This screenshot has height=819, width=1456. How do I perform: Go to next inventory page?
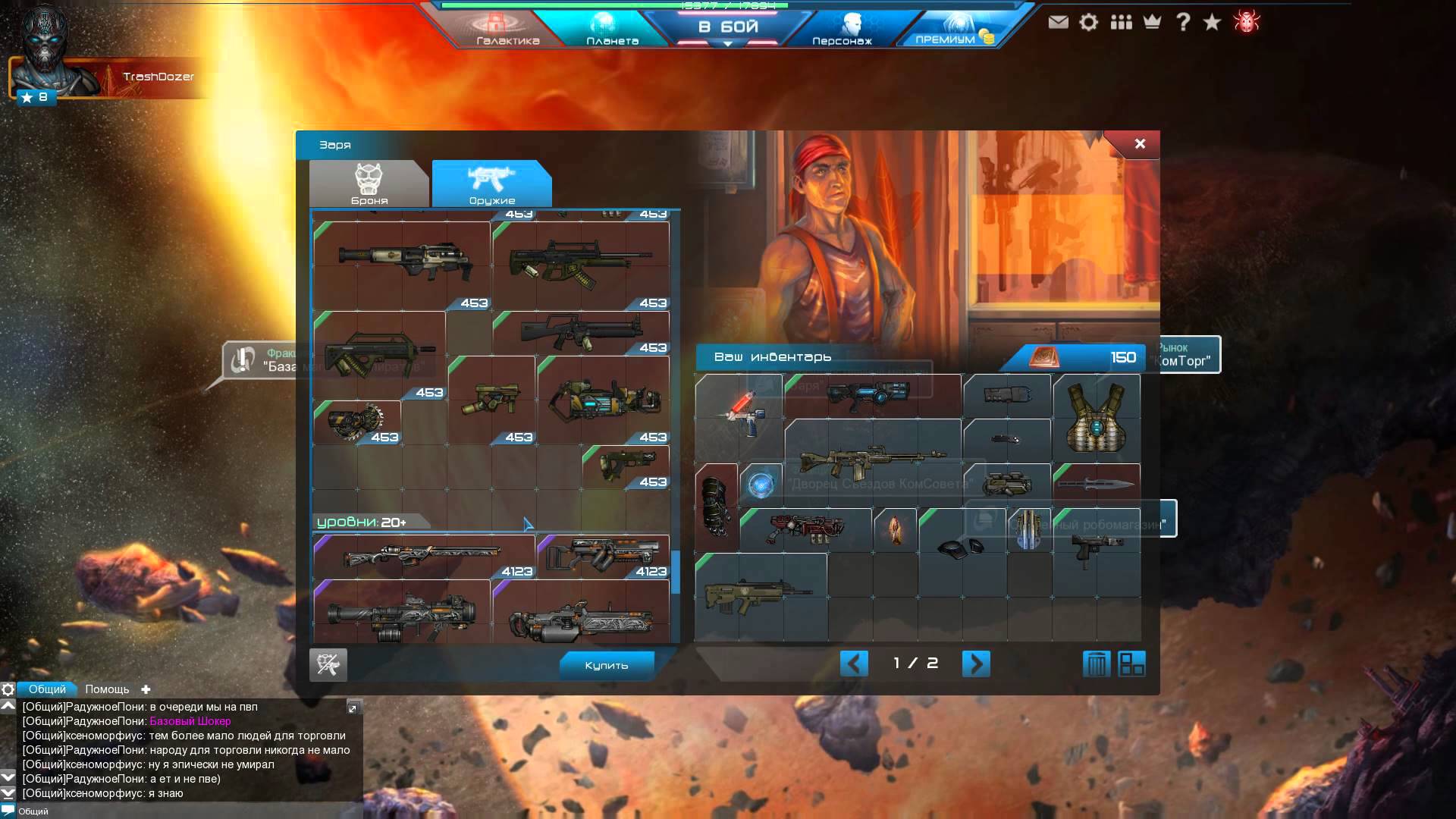tap(975, 664)
